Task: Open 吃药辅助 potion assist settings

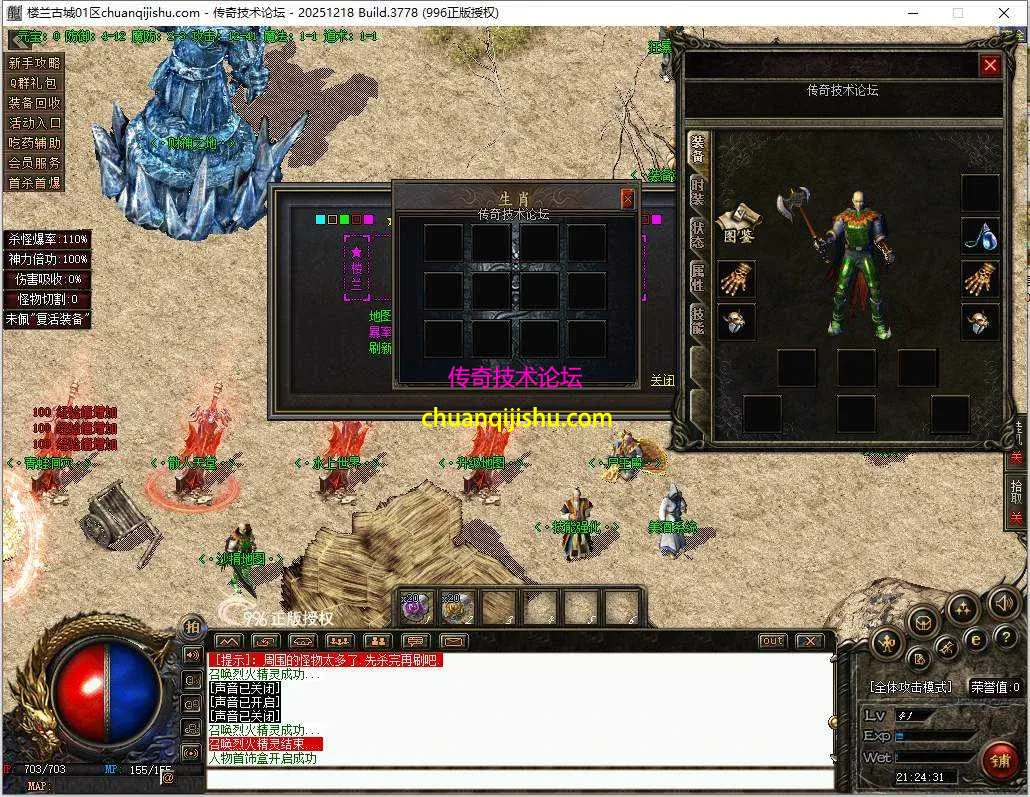Action: coord(35,143)
